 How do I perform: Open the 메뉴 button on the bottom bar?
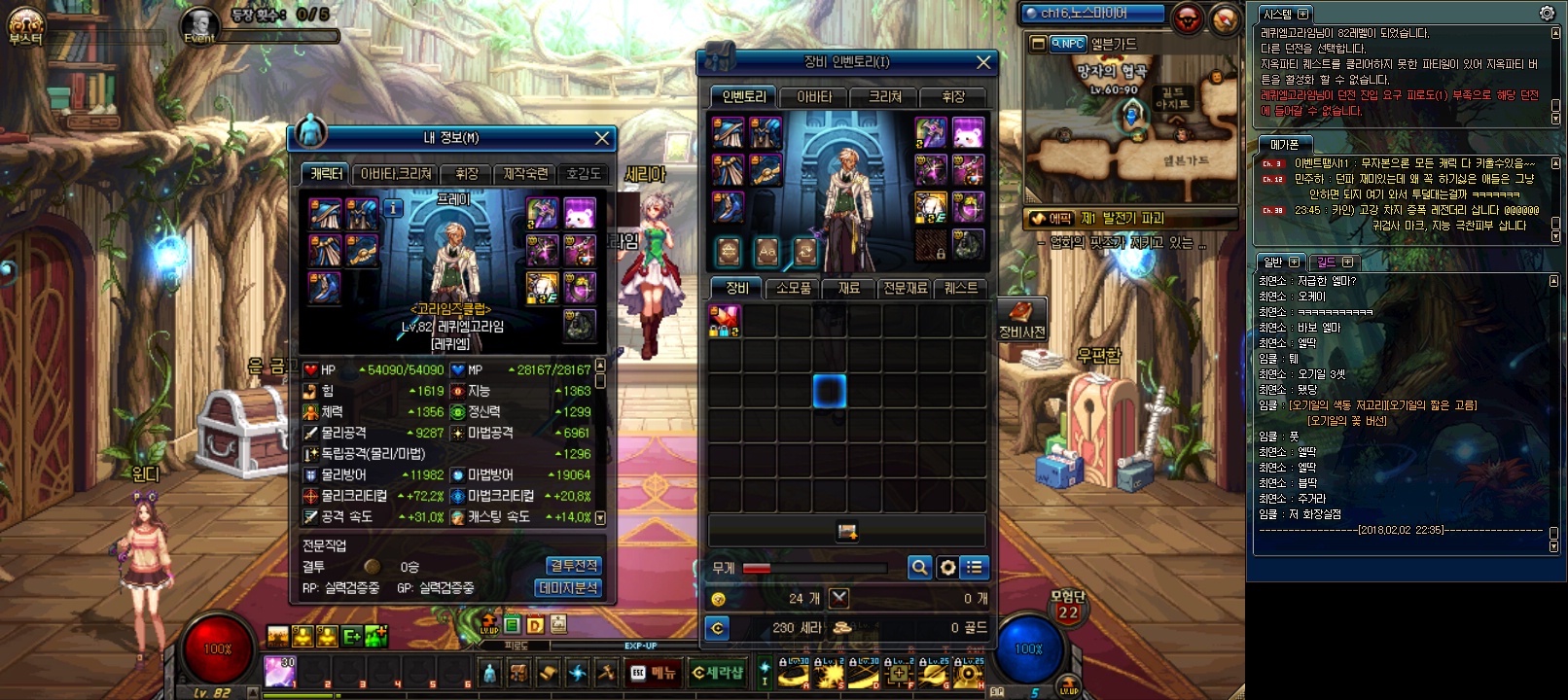(x=654, y=672)
